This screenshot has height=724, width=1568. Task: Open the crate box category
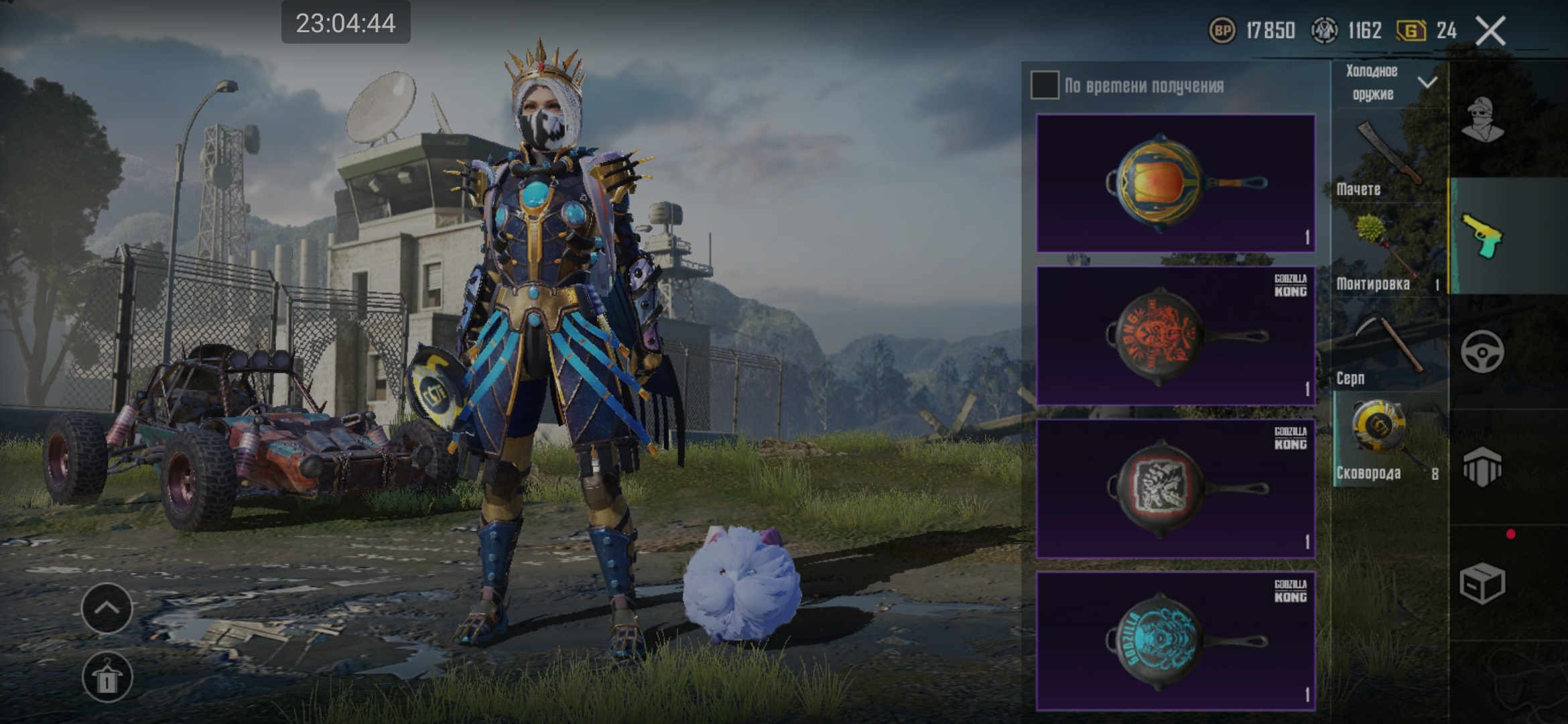point(1482,583)
